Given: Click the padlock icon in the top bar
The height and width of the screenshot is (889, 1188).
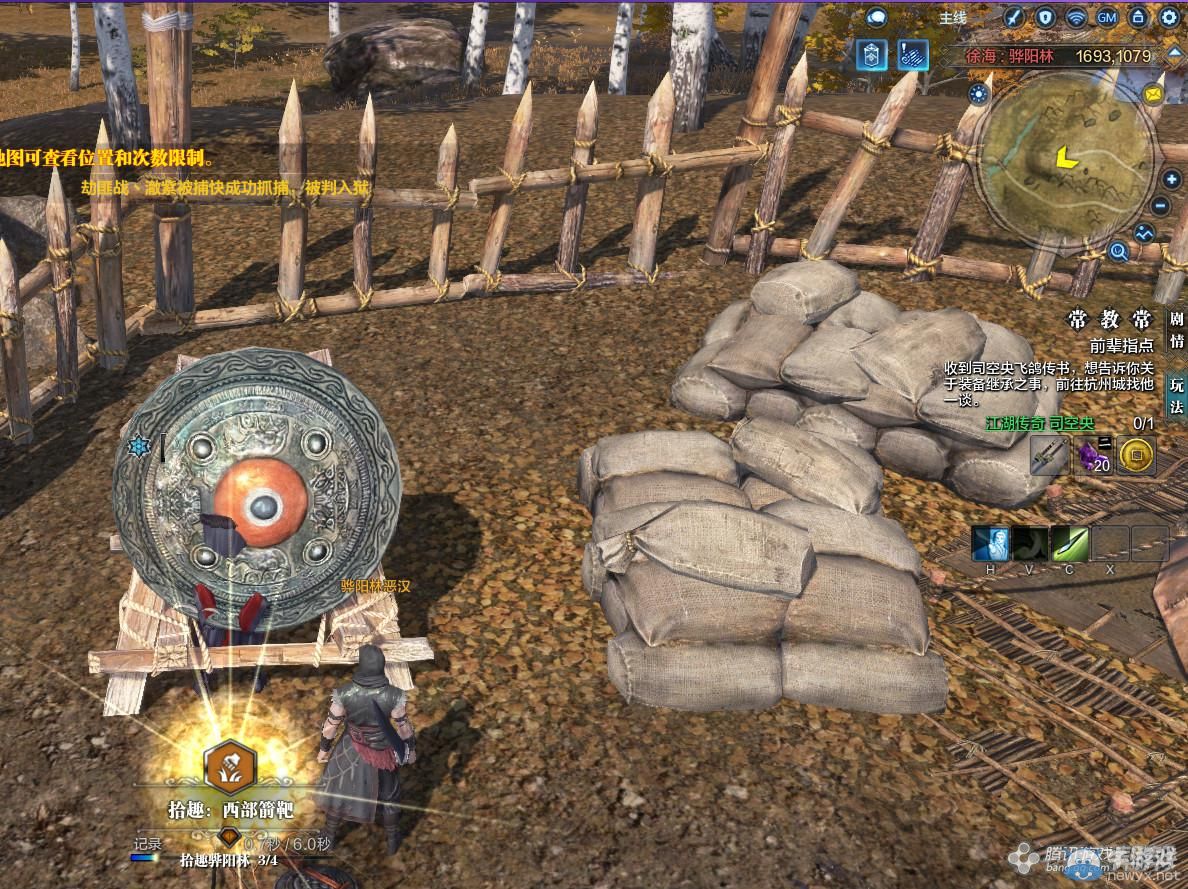Looking at the screenshot, I should pyautogui.click(x=1138, y=17).
